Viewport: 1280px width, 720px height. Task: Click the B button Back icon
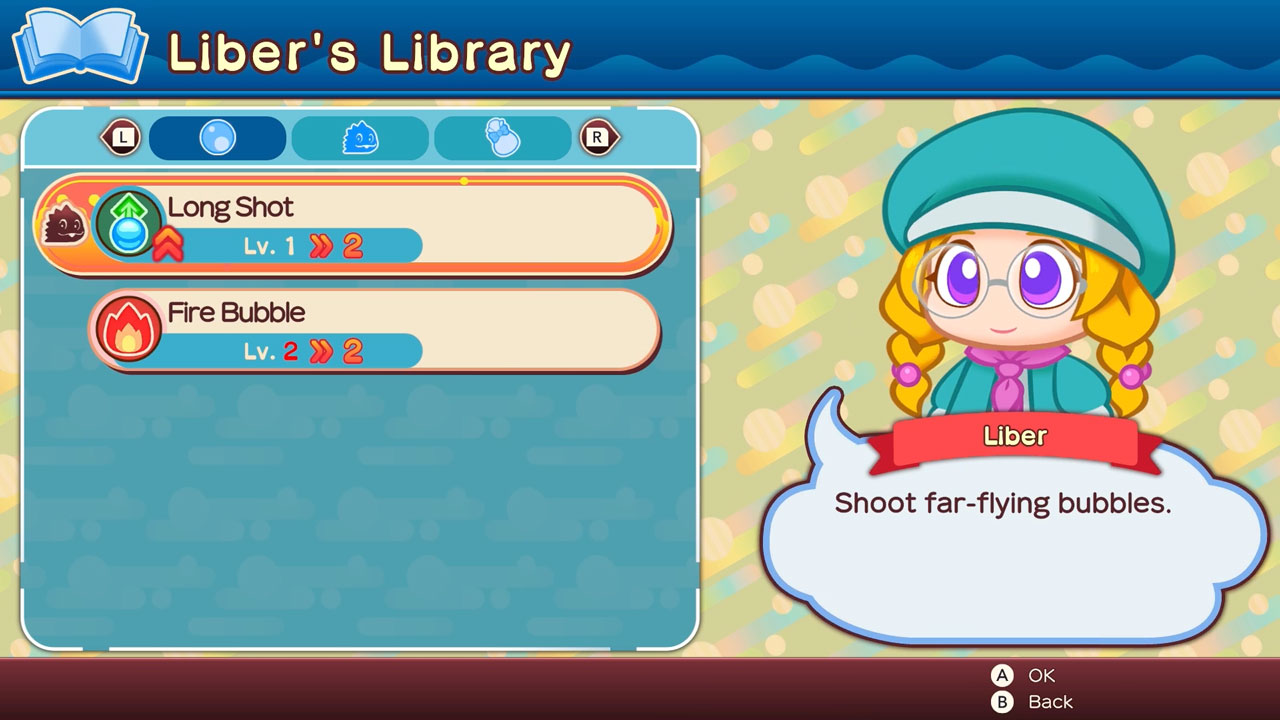click(1004, 701)
